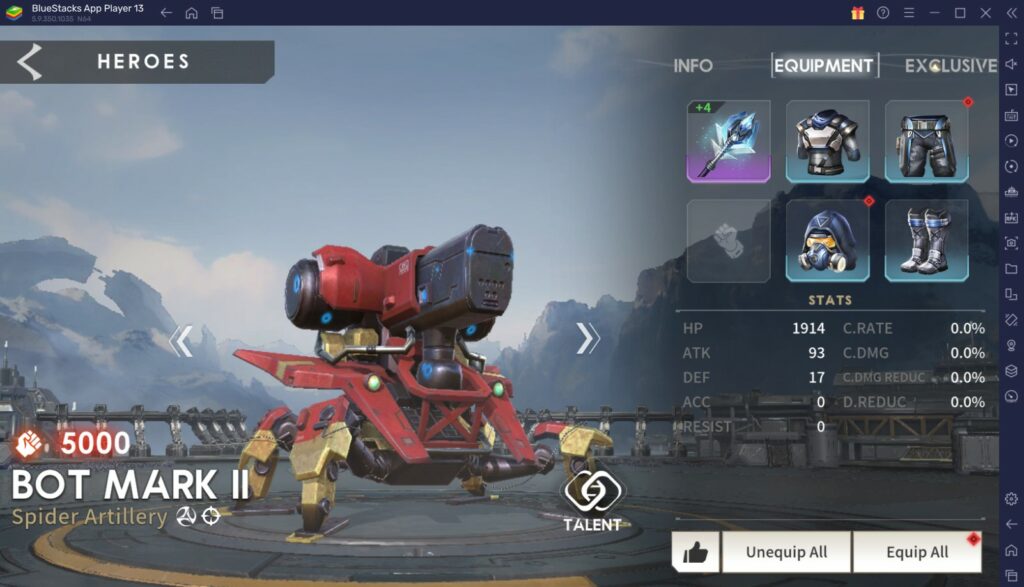Screen dimensions: 1024x587
Task: Go back using the Heroes arrow
Action: pos(30,62)
